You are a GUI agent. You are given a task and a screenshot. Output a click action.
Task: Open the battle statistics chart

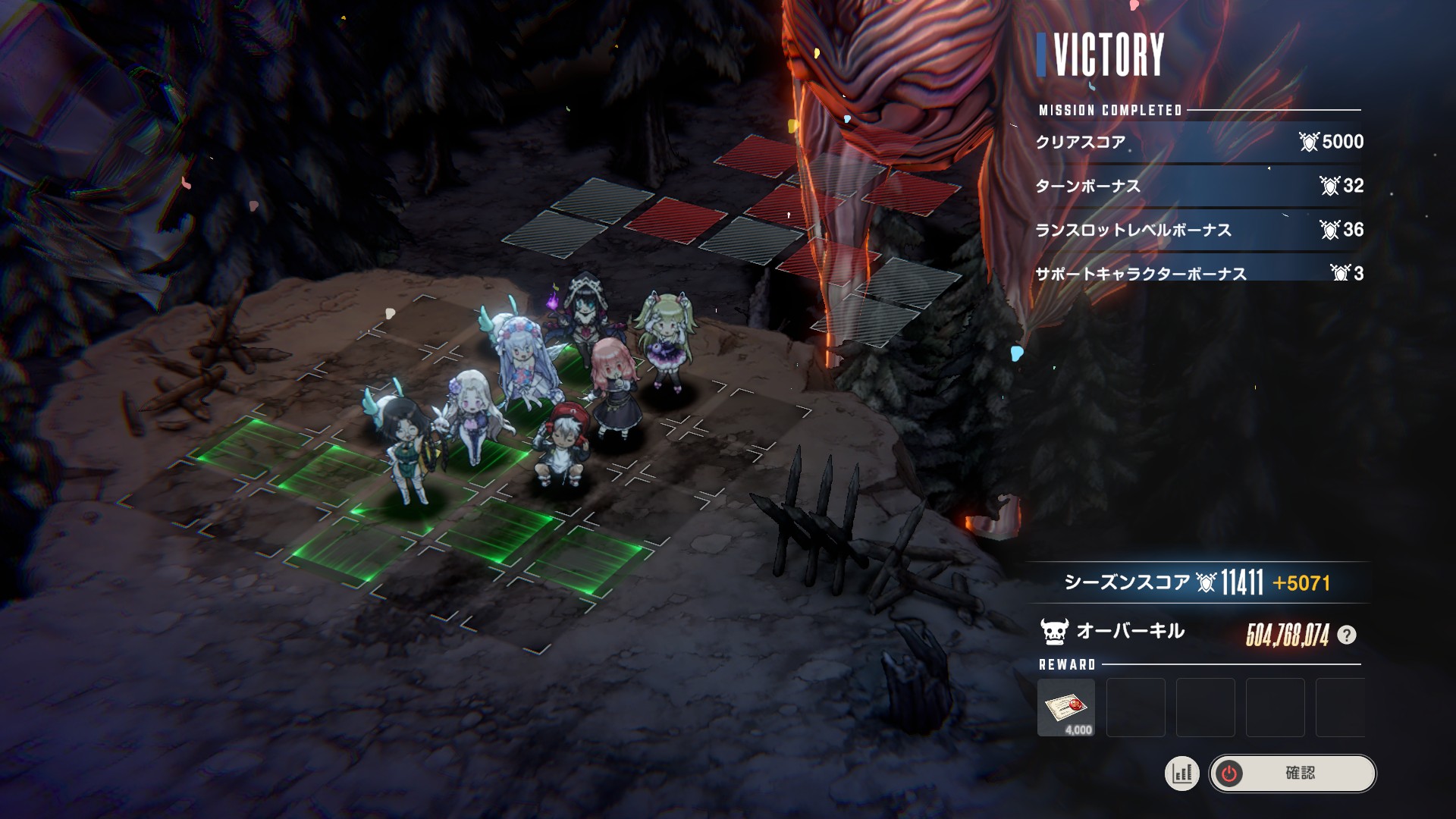[x=1181, y=773]
